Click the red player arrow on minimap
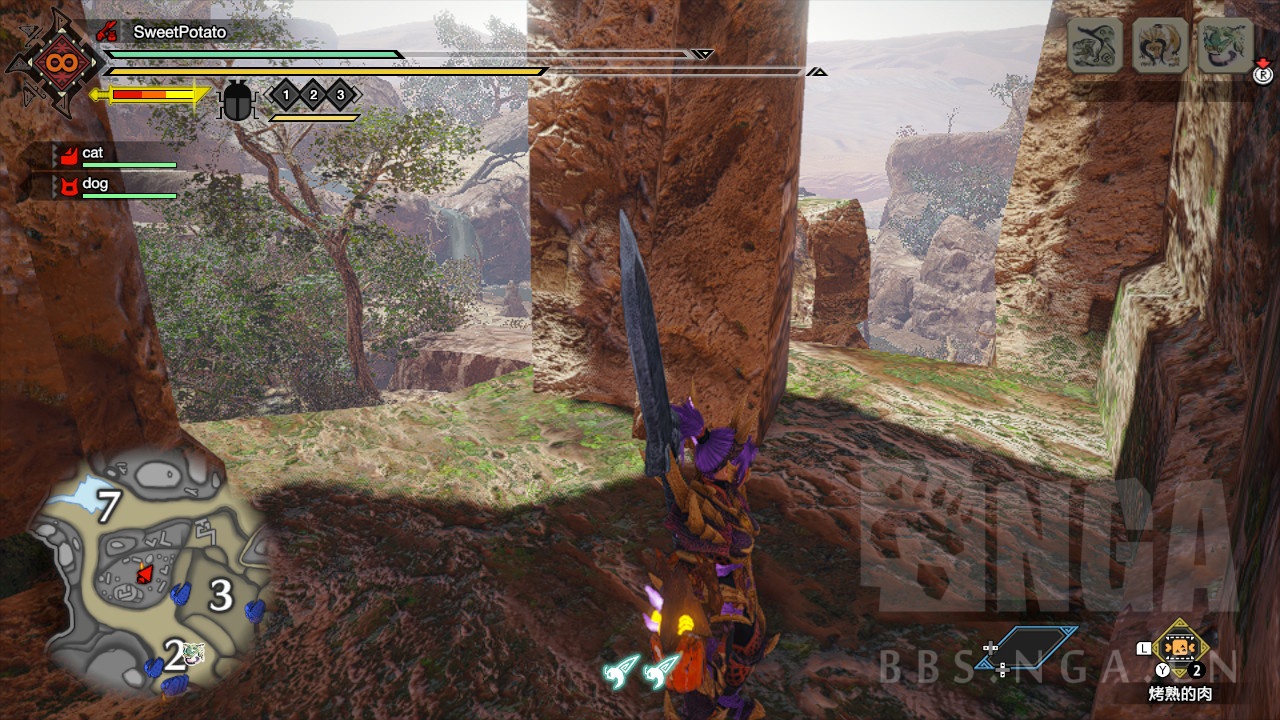 click(145, 572)
